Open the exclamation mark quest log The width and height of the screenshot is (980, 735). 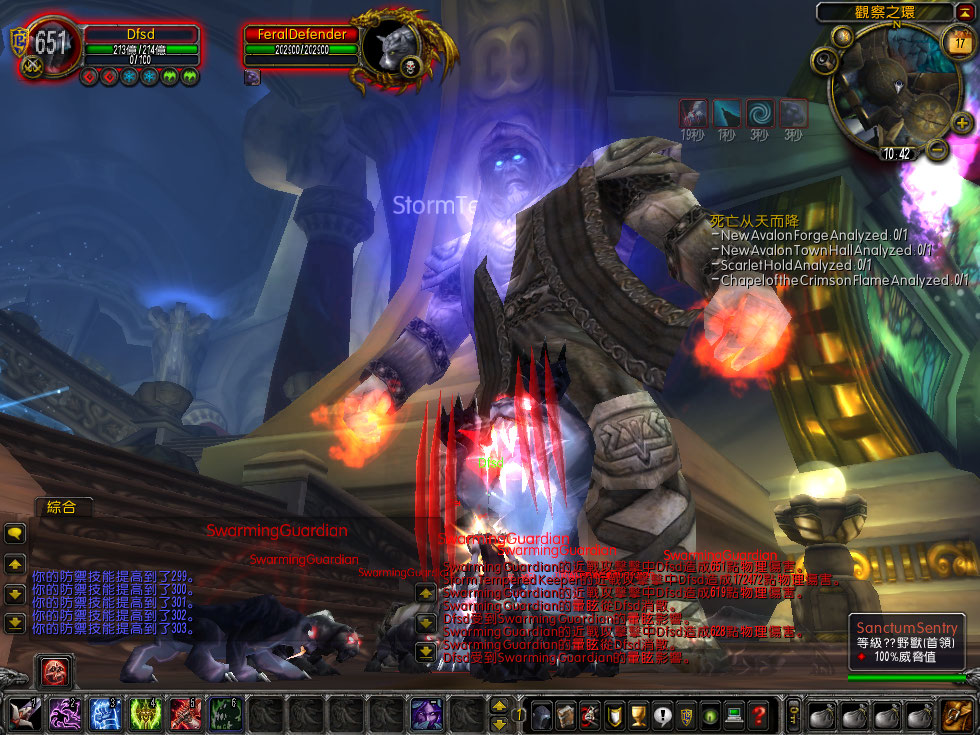[661, 715]
